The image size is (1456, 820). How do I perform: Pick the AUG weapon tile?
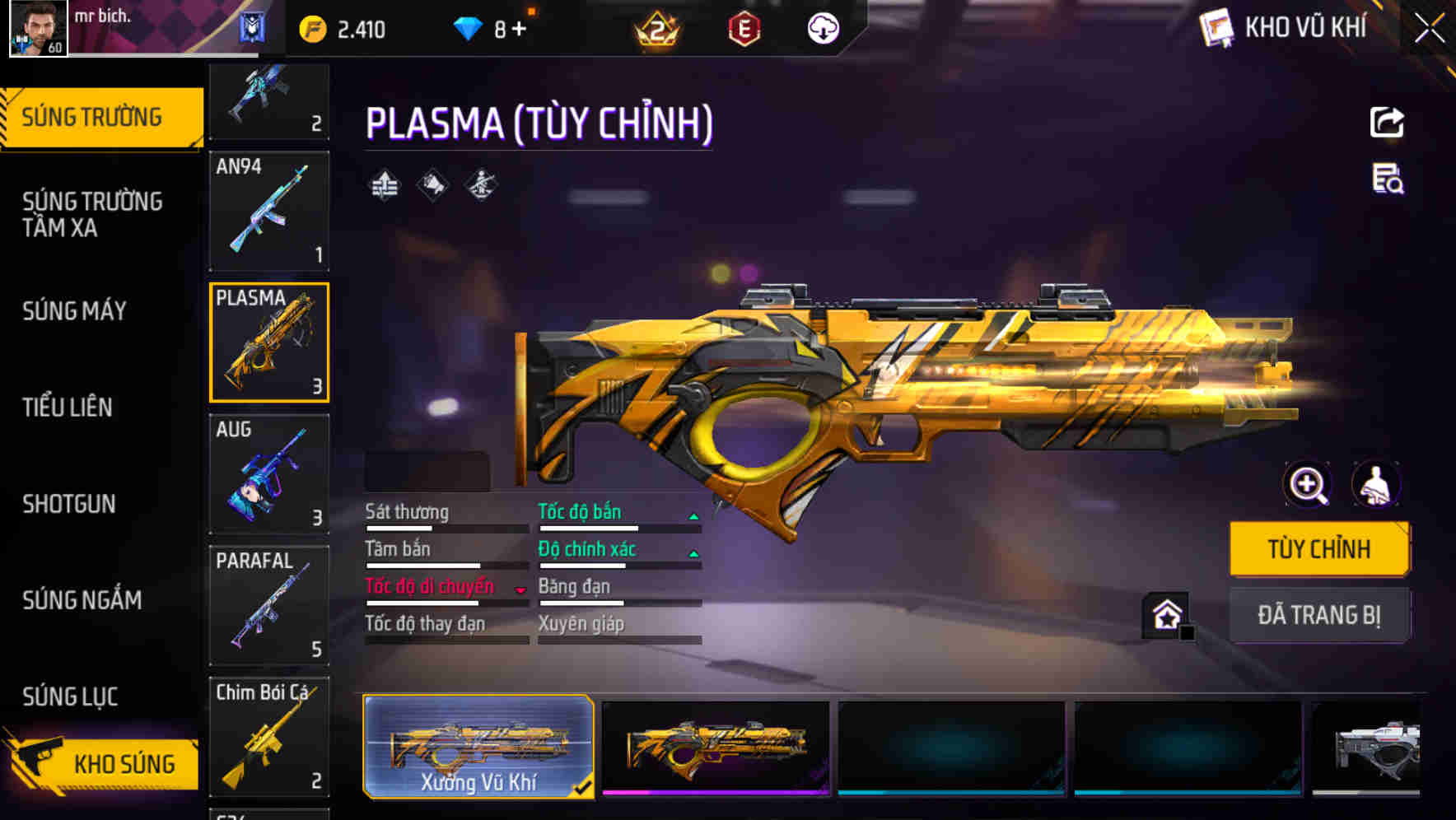pos(269,474)
